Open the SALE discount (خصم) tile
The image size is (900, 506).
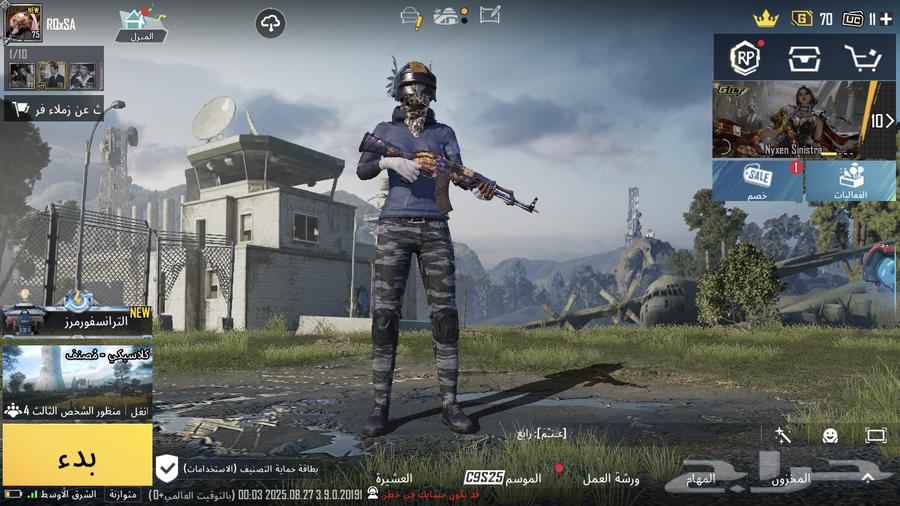click(758, 182)
